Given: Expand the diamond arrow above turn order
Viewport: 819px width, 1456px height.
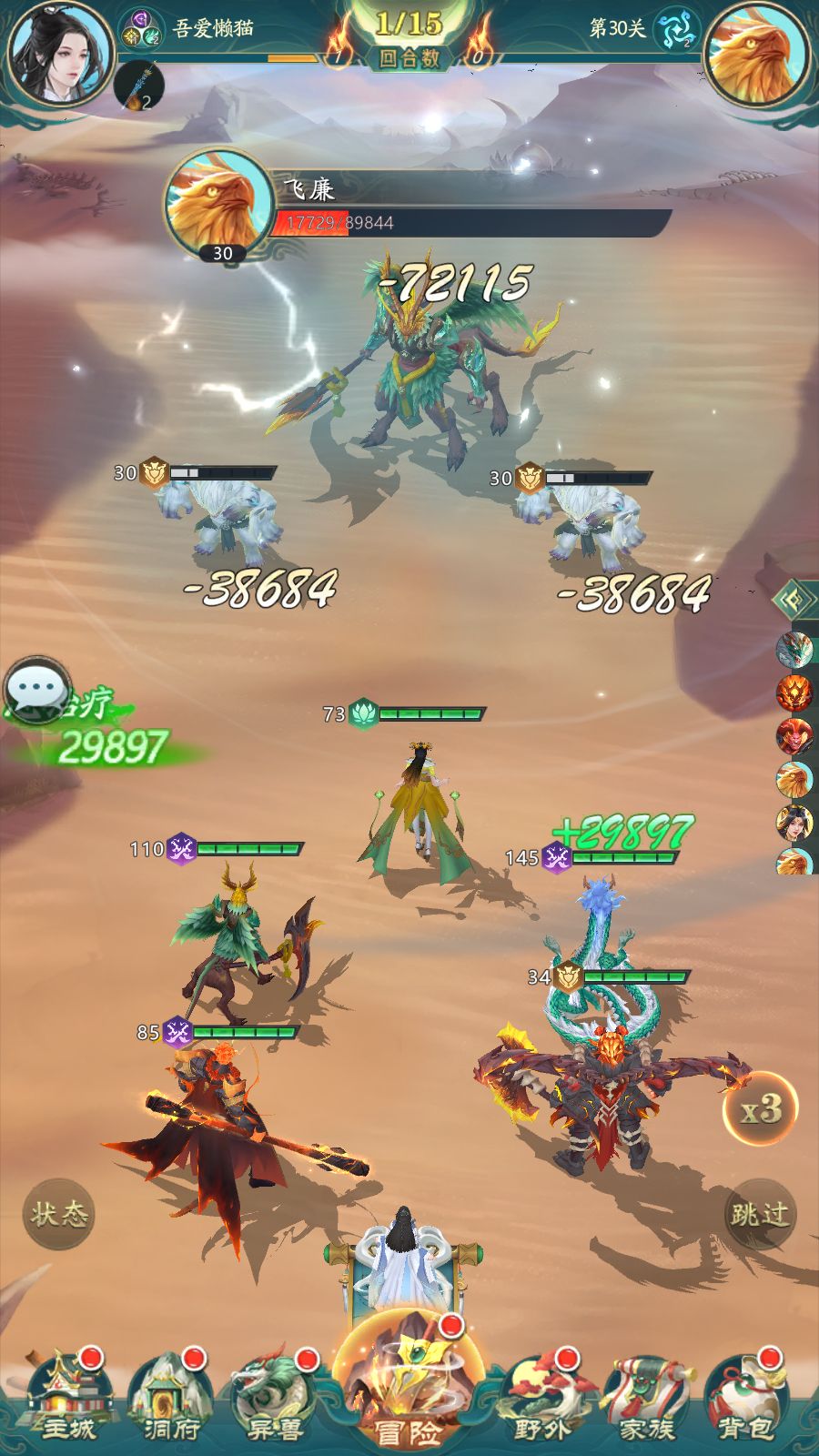Looking at the screenshot, I should pos(794,601).
